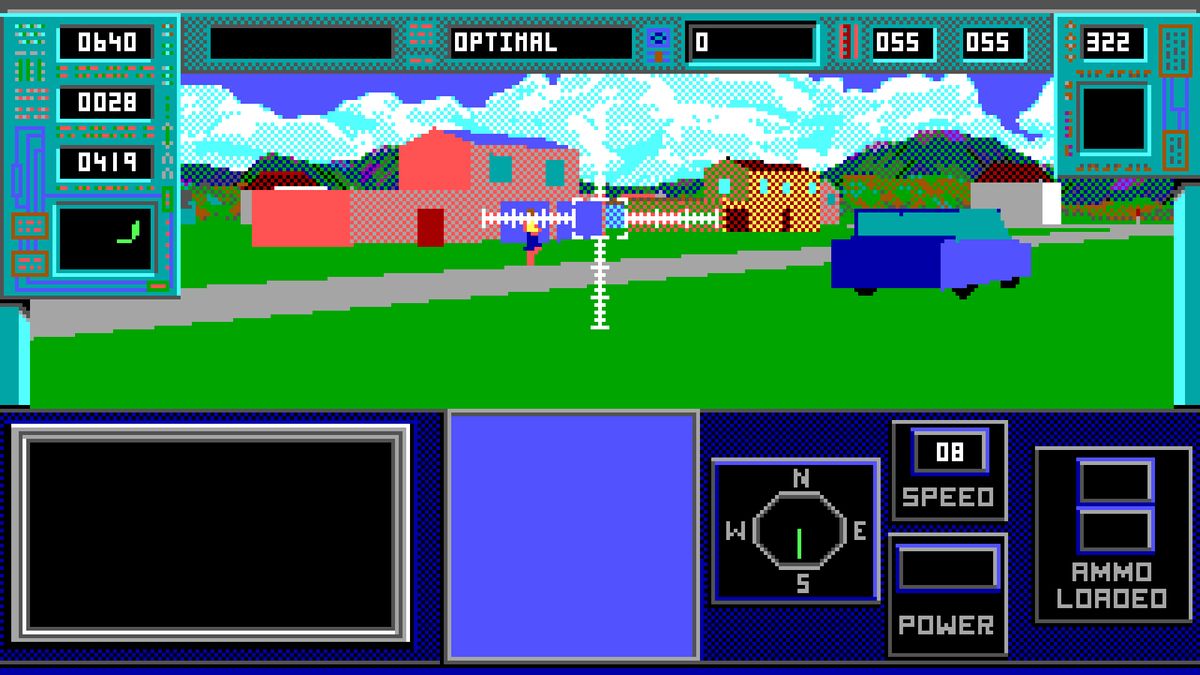The image size is (1200, 675).
Task: Select the green radar scope screen
Action: point(104,238)
